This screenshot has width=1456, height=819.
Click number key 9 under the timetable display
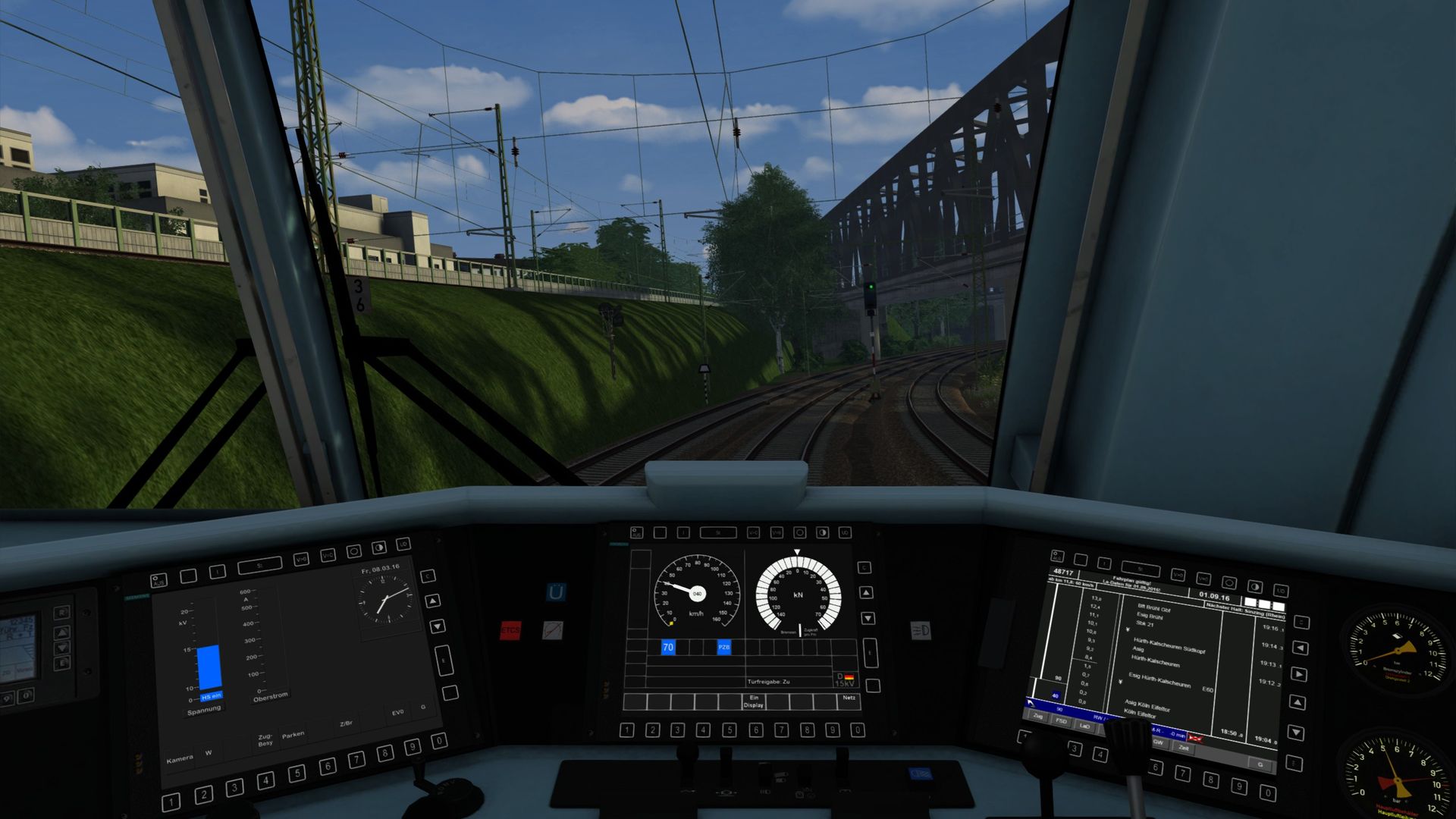click(1238, 786)
